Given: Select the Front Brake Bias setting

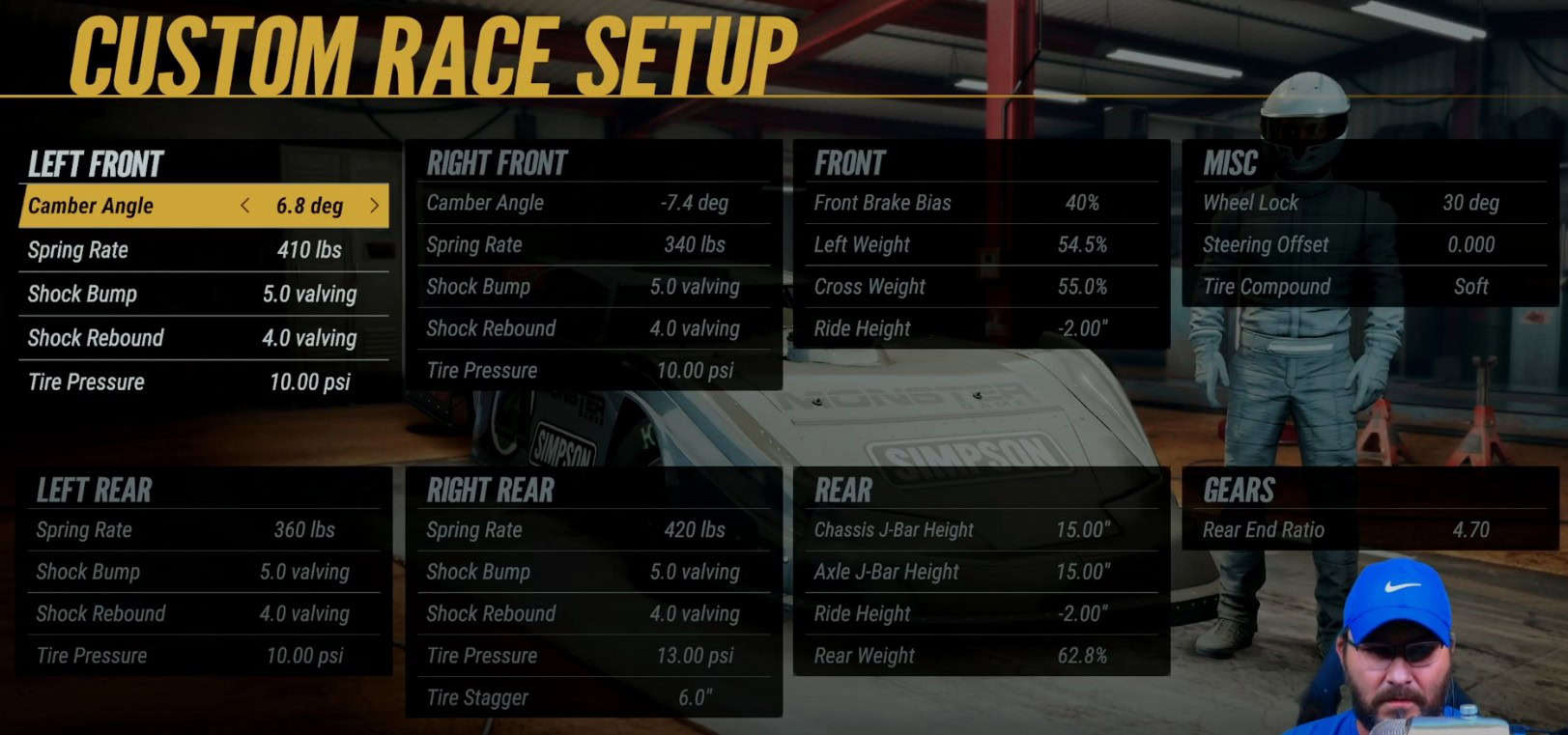Looking at the screenshot, I should (980, 203).
